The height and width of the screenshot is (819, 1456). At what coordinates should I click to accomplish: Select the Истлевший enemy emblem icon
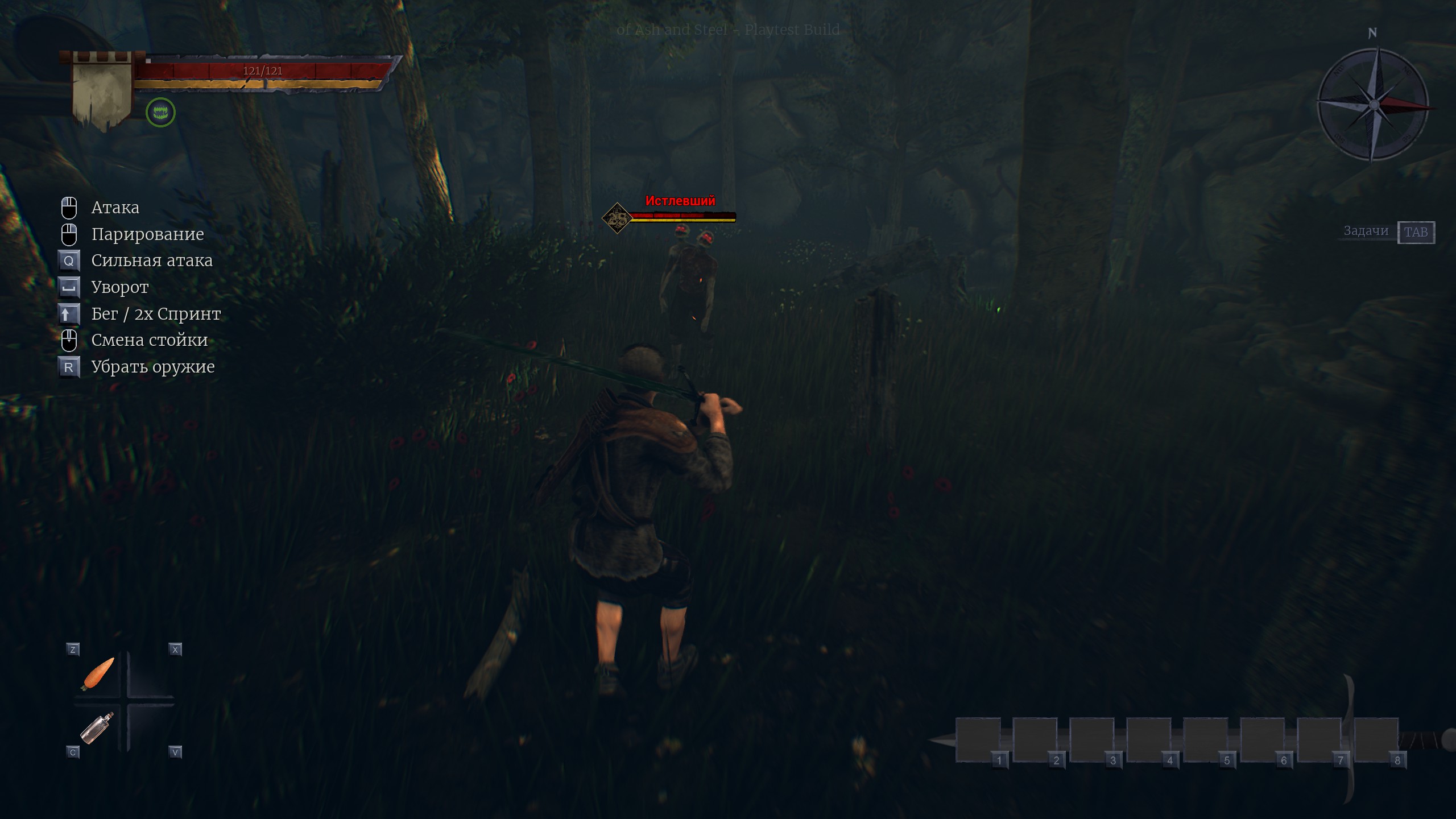[x=617, y=217]
